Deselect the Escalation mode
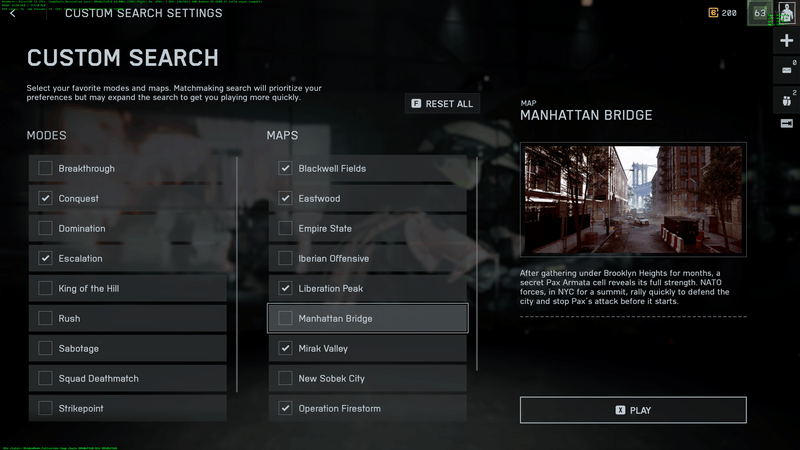The height and width of the screenshot is (450, 800). [x=45, y=259]
